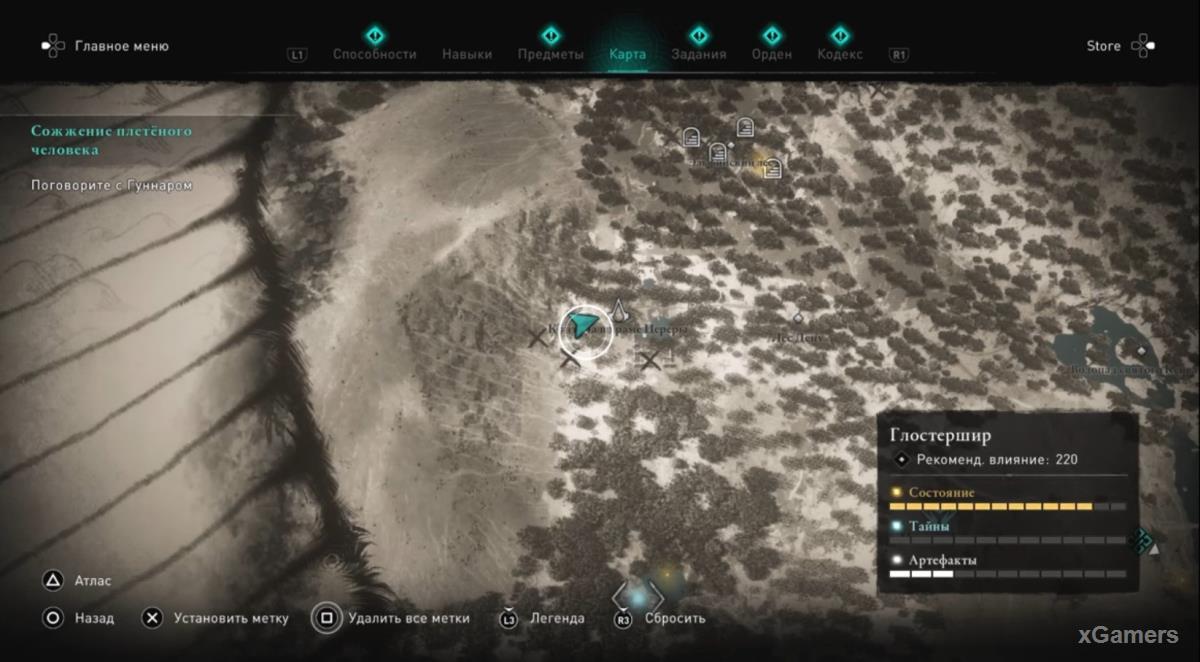Image resolution: width=1200 pixels, height=662 pixels.
Task: Select the Предметы tab
Action: [550, 54]
